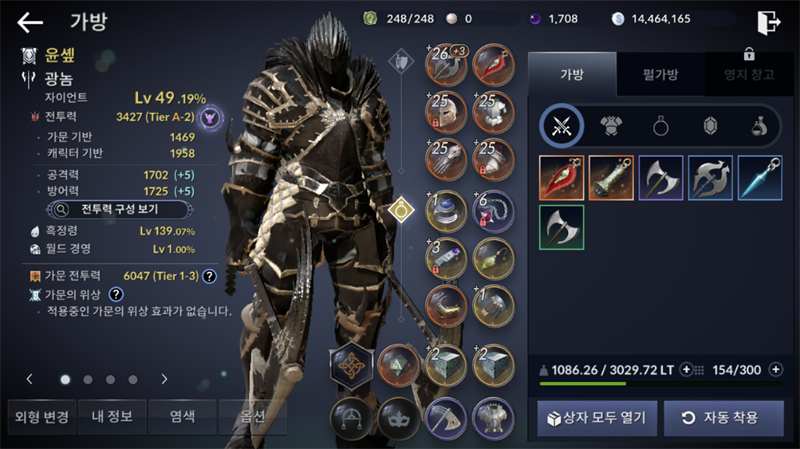Screen dimensions: 800x449
Task: Click the help icon next to 가문의 위상
Action: (116, 294)
